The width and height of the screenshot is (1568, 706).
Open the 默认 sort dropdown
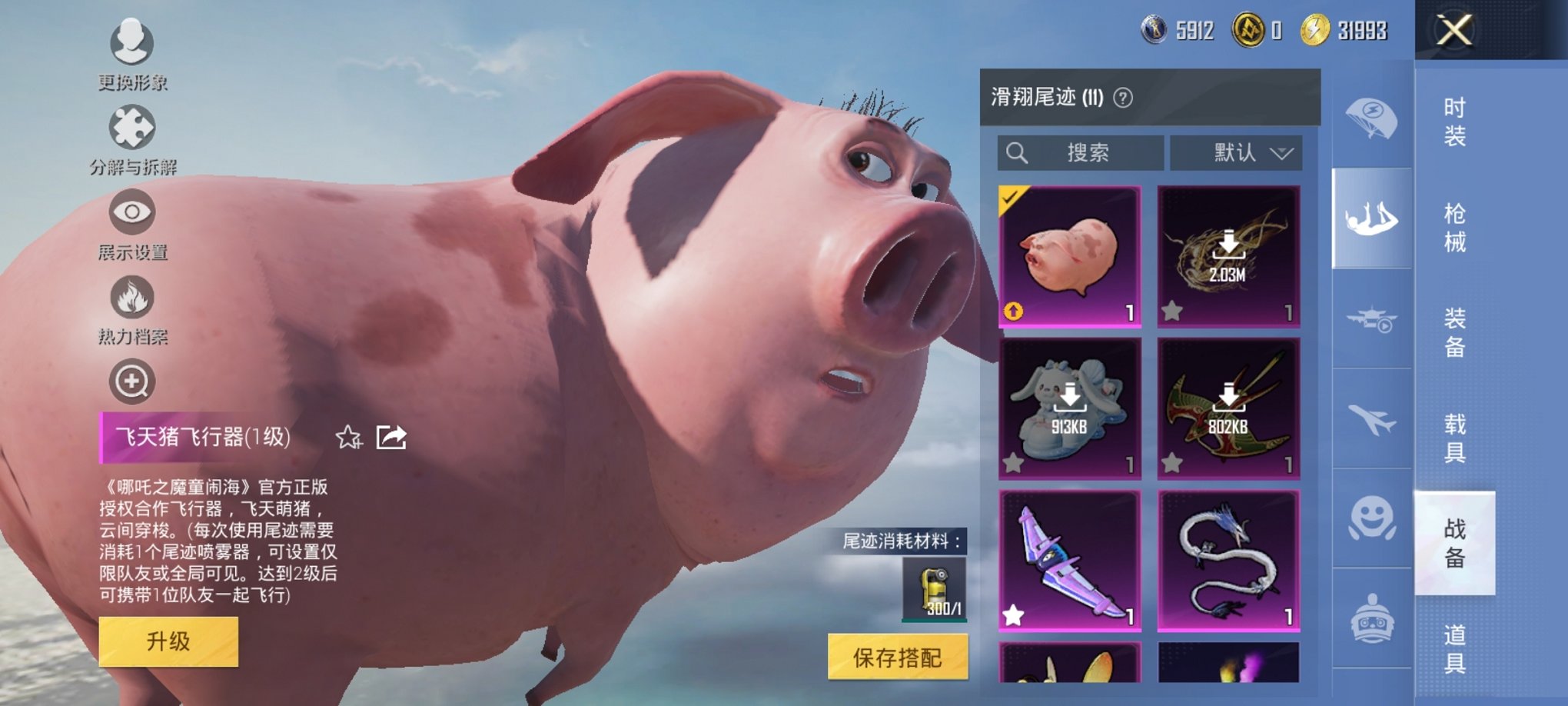click(x=1235, y=152)
